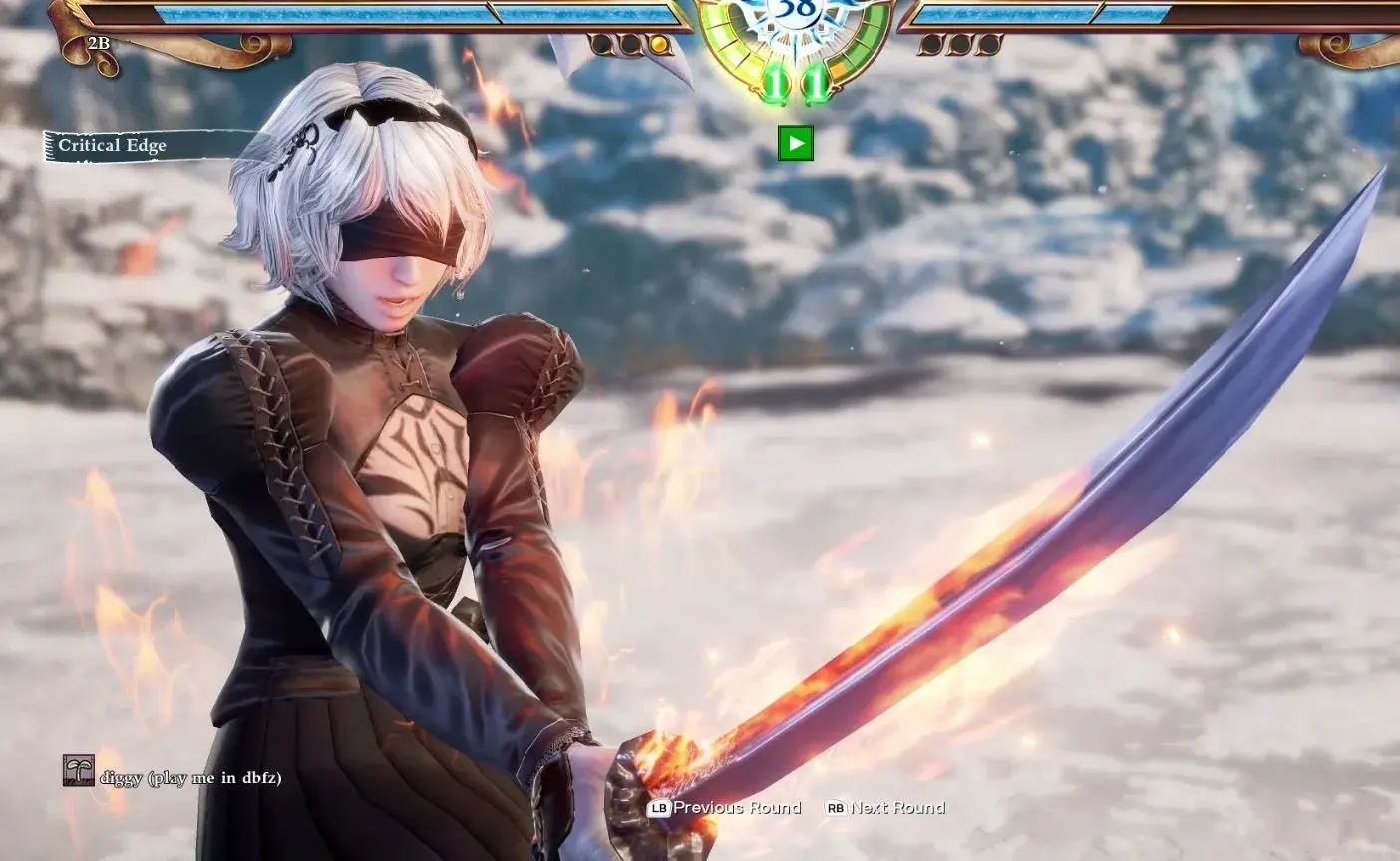Viewport: 1400px width, 861px height.
Task: Click the green replay play icon
Action: [795, 143]
